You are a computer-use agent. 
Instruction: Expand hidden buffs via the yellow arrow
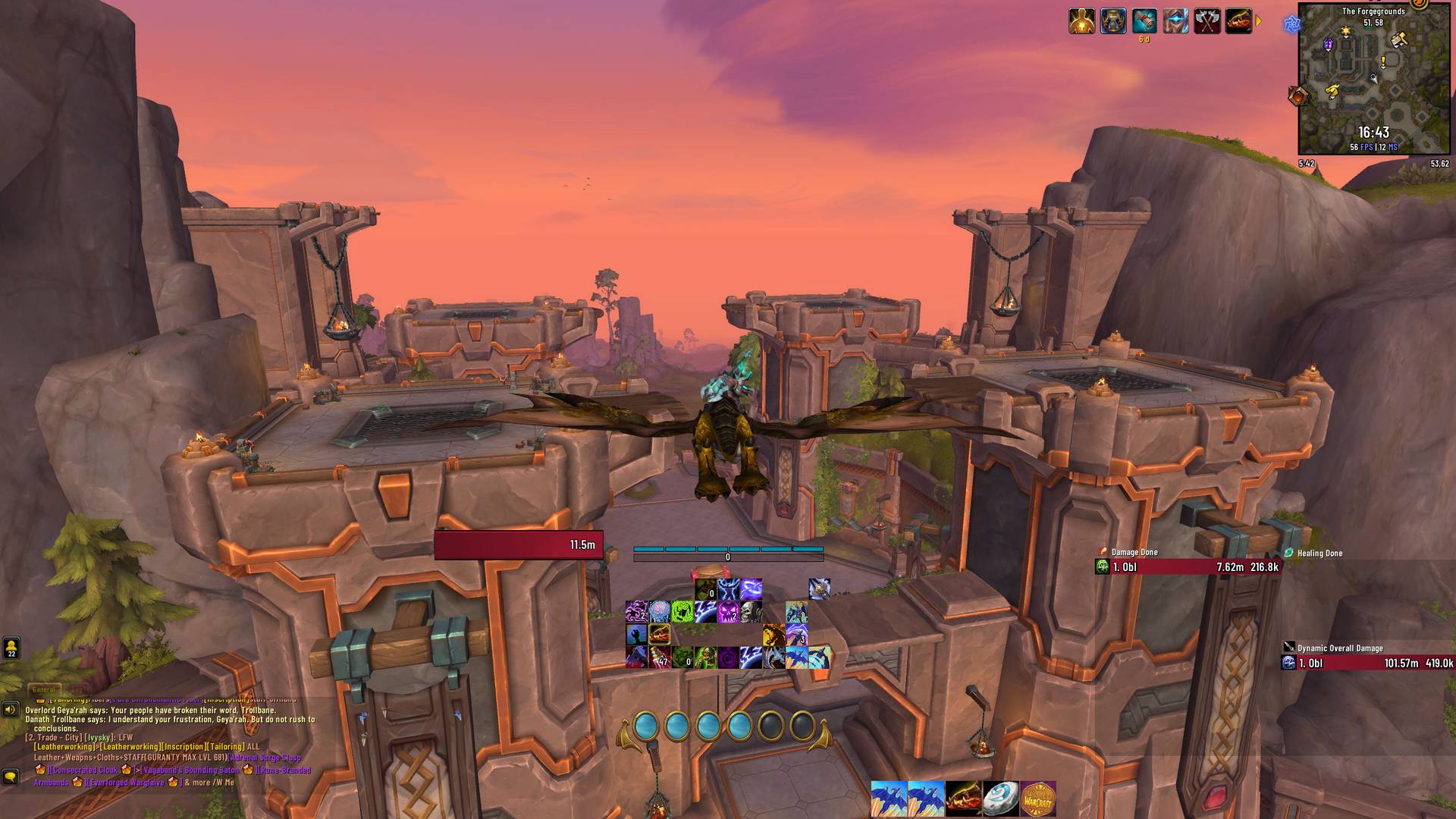pyautogui.click(x=1258, y=20)
